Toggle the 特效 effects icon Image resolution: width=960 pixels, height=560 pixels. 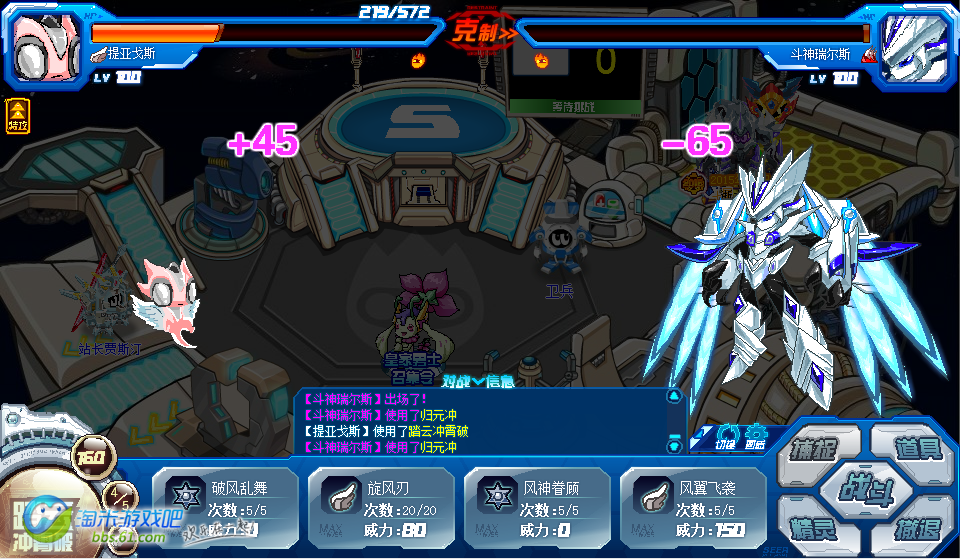click(x=18, y=116)
